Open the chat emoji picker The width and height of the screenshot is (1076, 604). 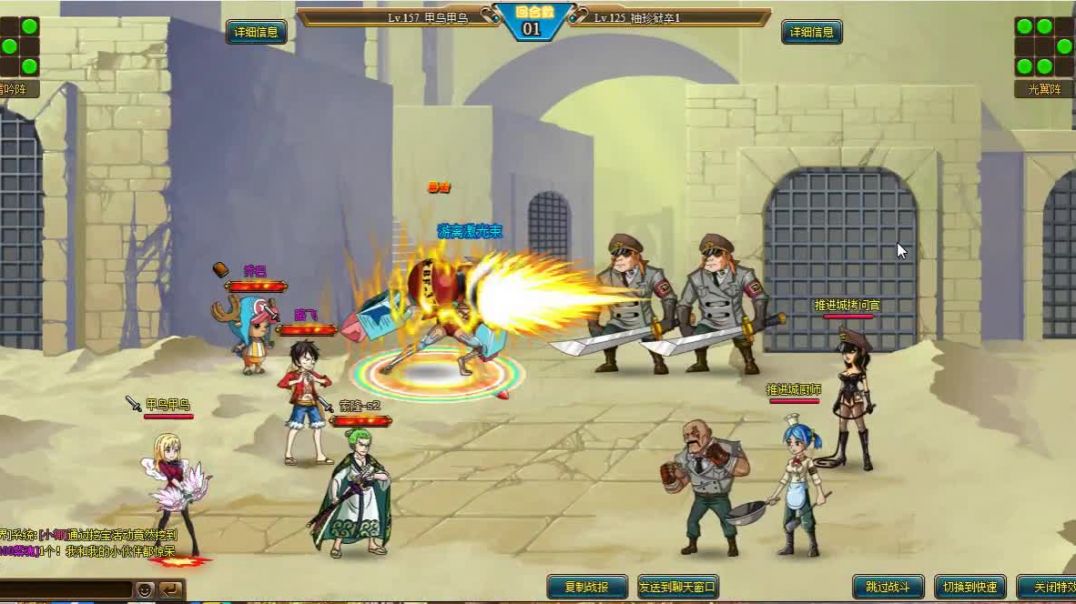click(146, 590)
